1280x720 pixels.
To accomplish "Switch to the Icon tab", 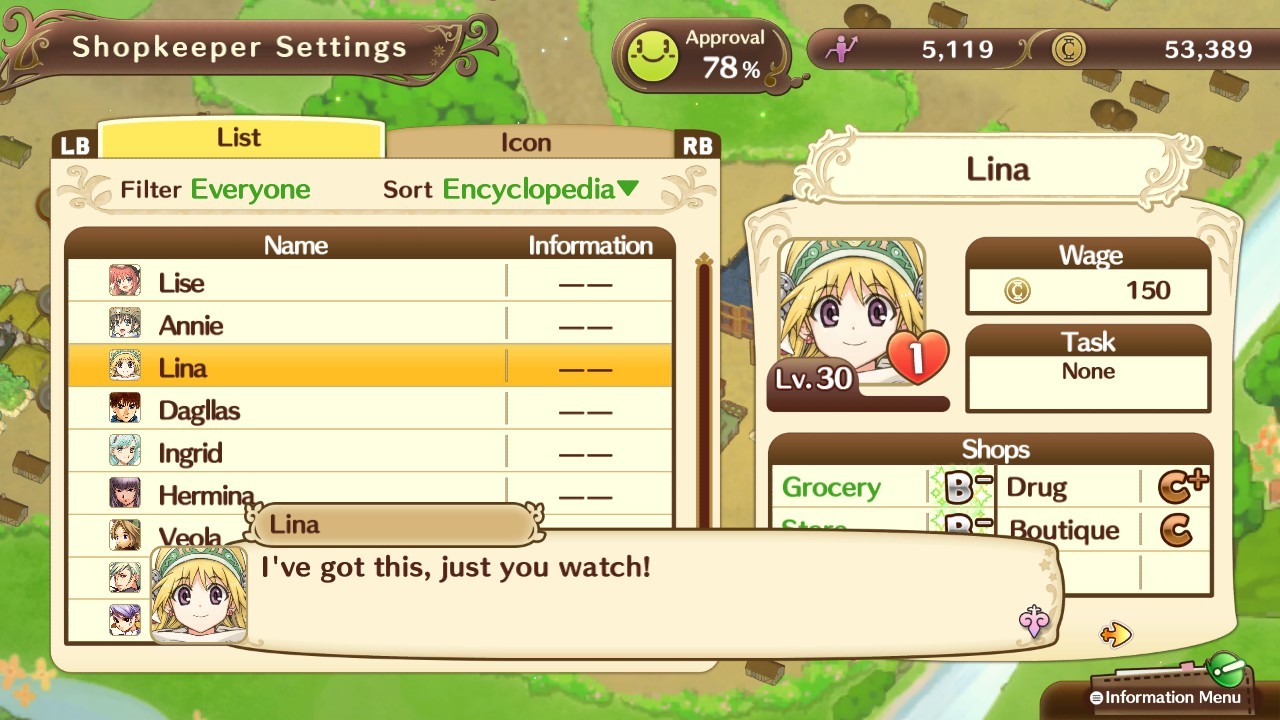I will (x=528, y=142).
